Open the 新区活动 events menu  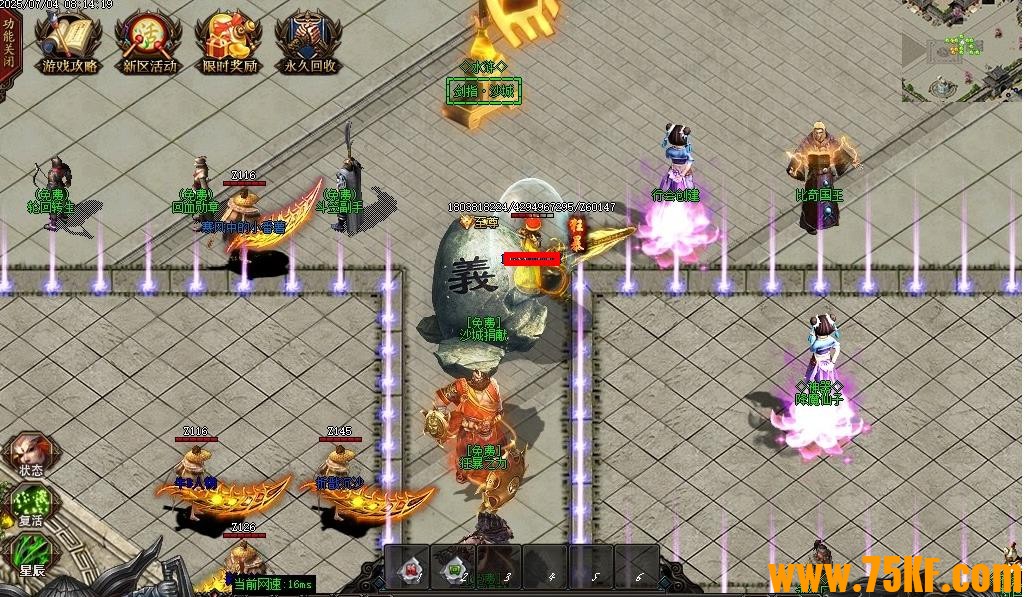tap(149, 43)
